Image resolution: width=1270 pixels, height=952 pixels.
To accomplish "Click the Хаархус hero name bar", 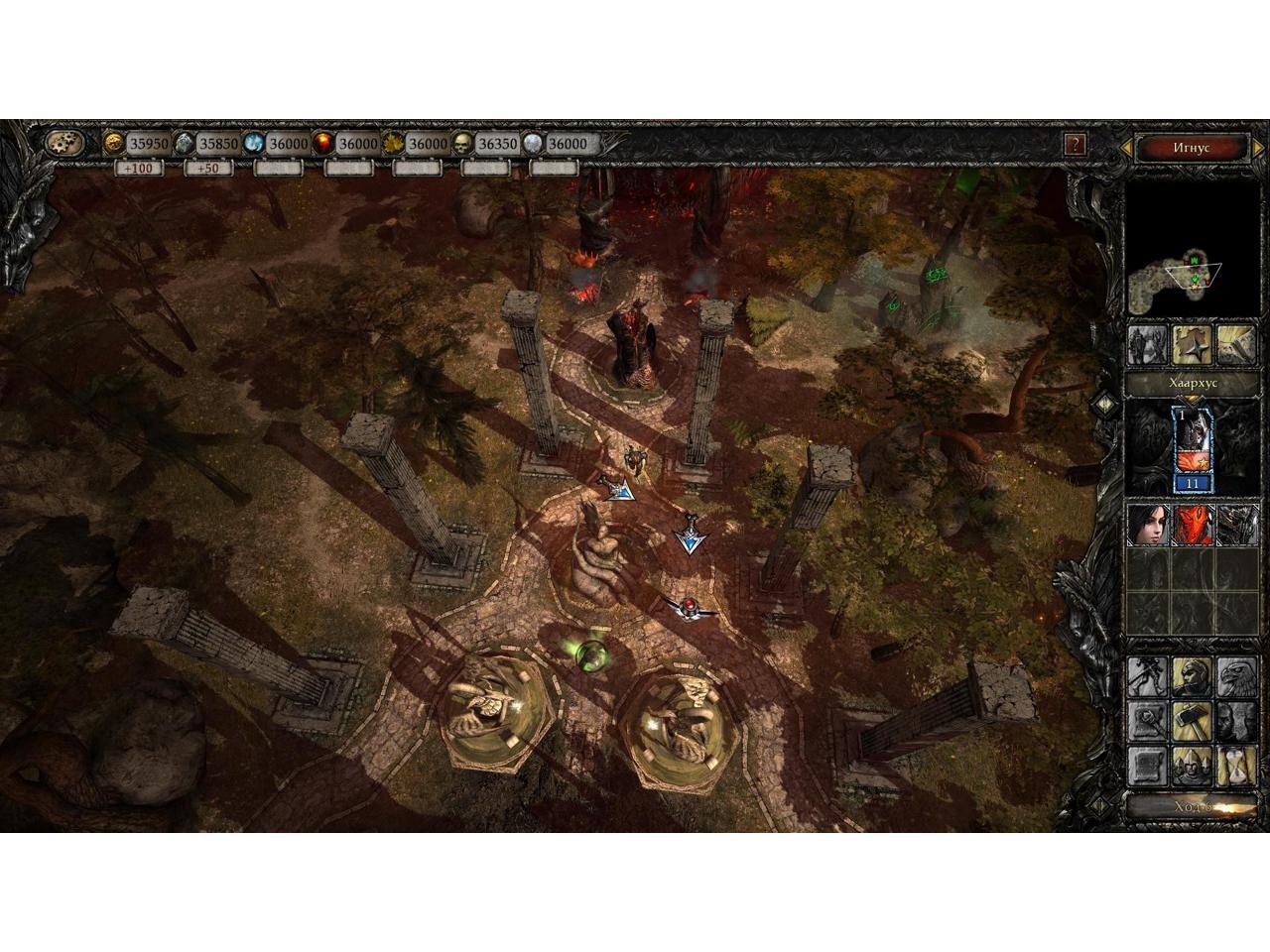I will (x=1191, y=383).
